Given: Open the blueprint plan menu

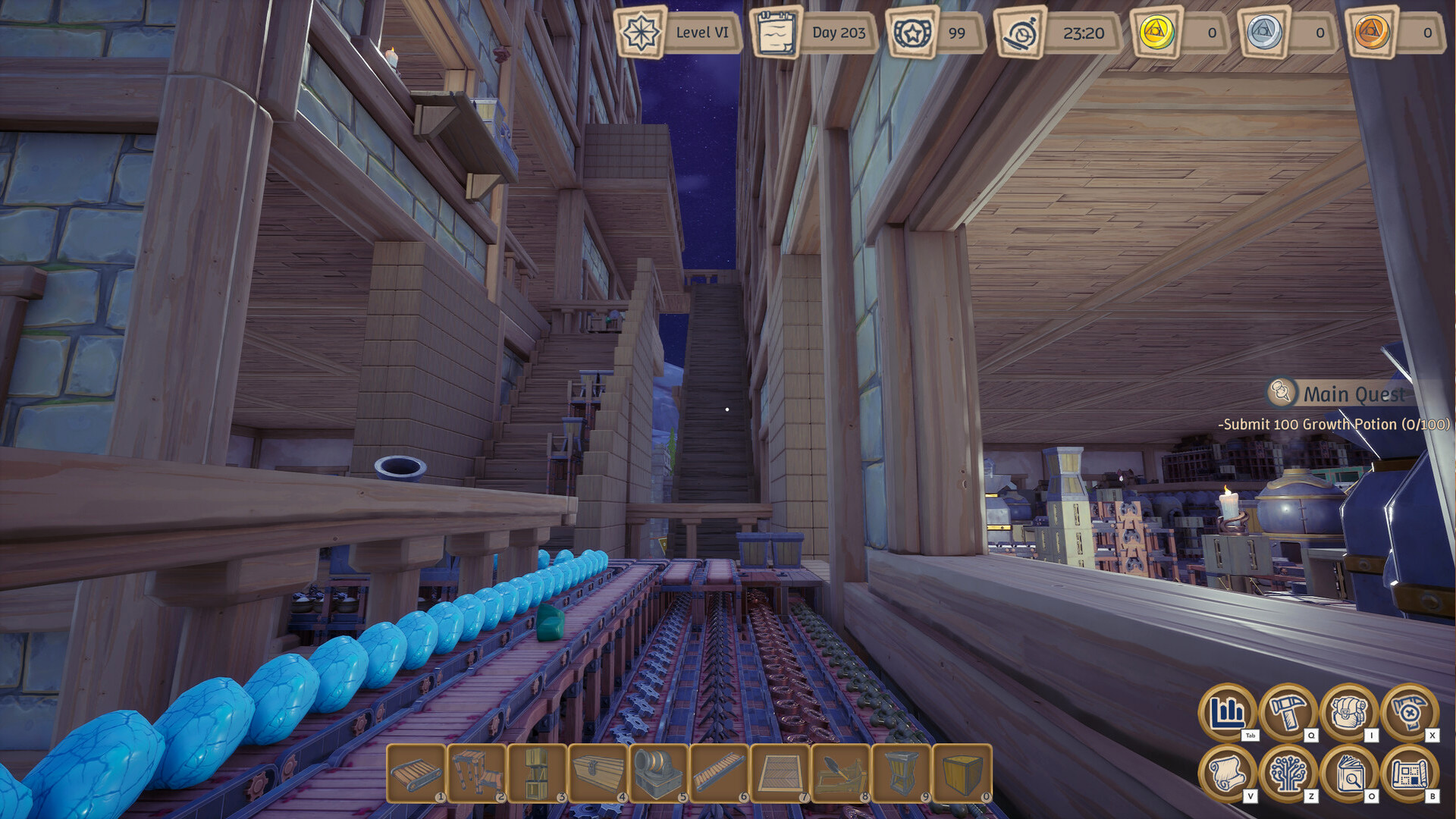Looking at the screenshot, I should pos(1409,773).
